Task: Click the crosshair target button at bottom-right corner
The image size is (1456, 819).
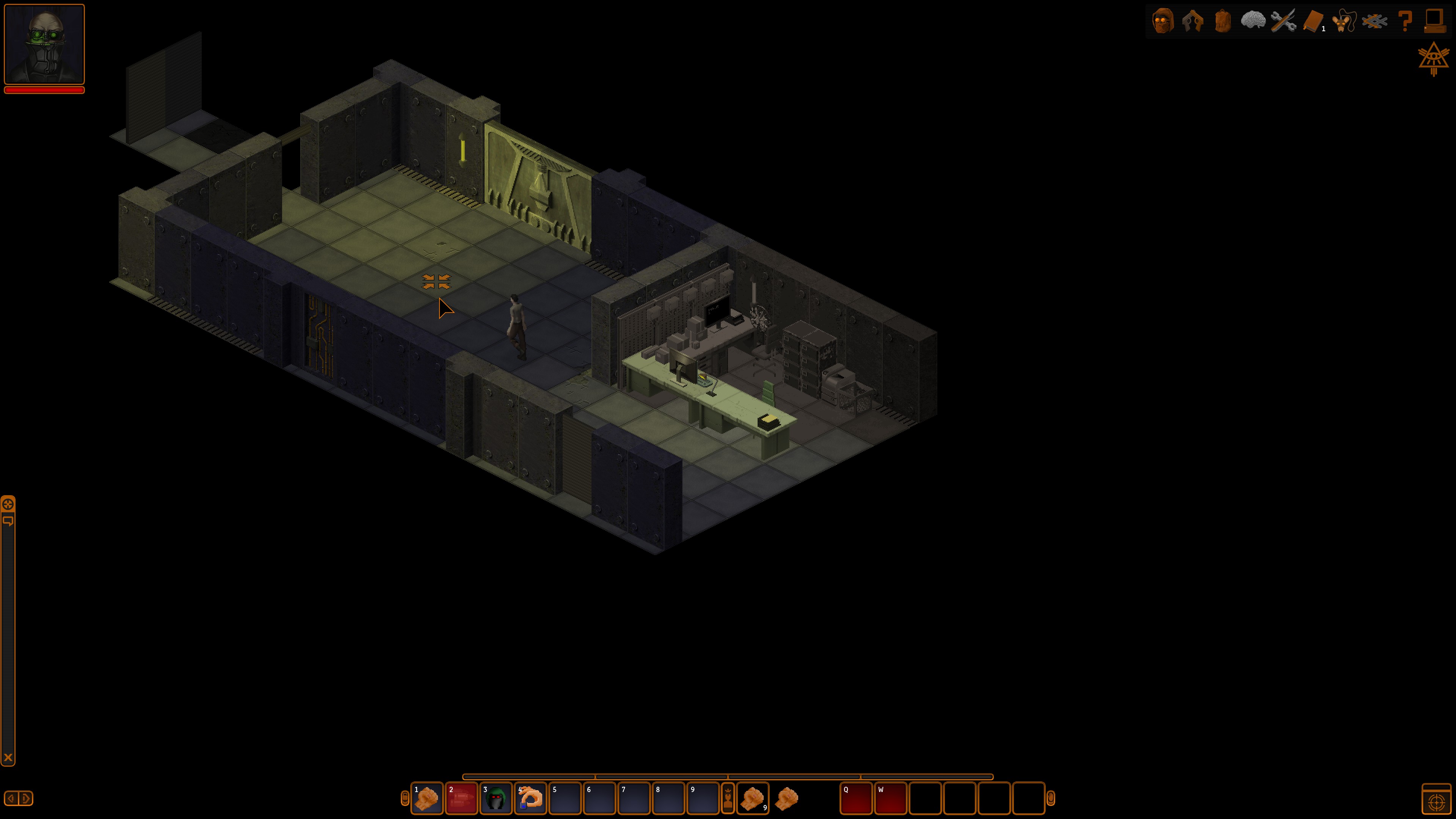Action: point(1436,800)
